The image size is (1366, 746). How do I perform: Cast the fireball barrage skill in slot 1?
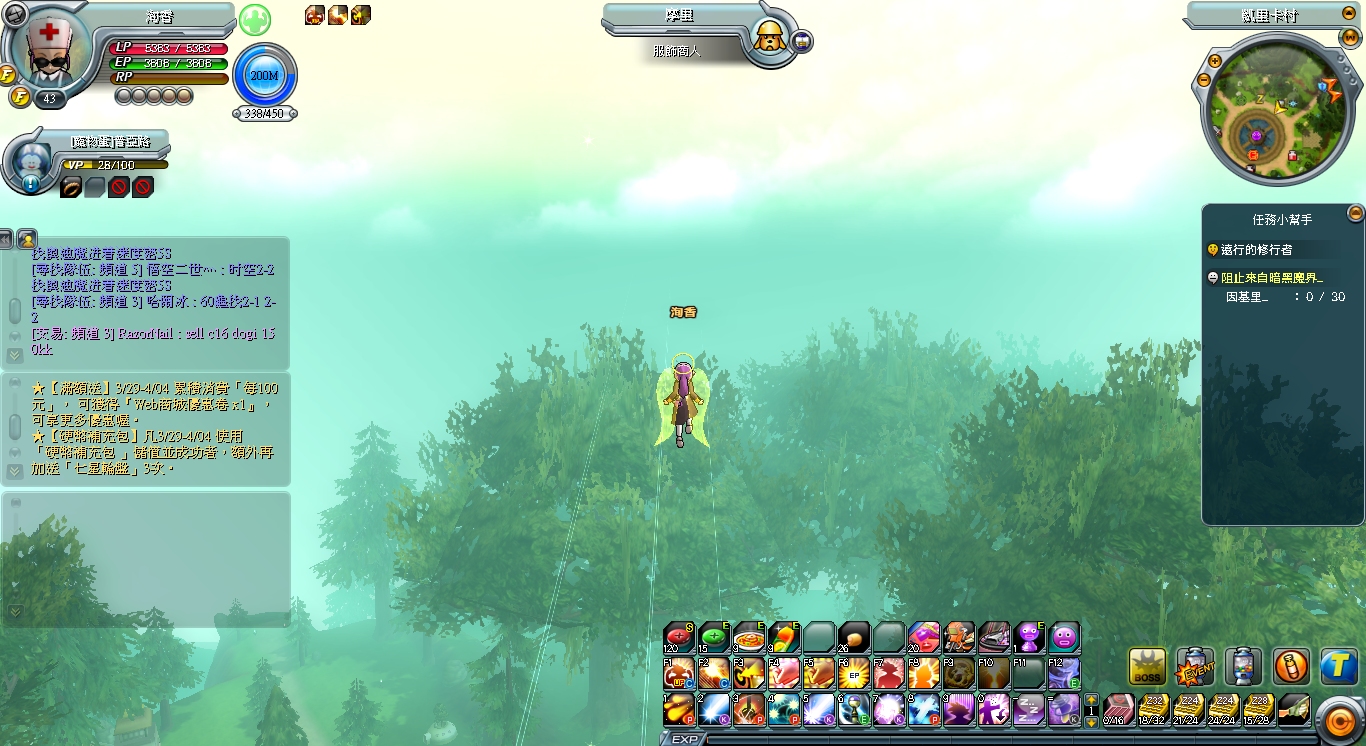click(679, 709)
